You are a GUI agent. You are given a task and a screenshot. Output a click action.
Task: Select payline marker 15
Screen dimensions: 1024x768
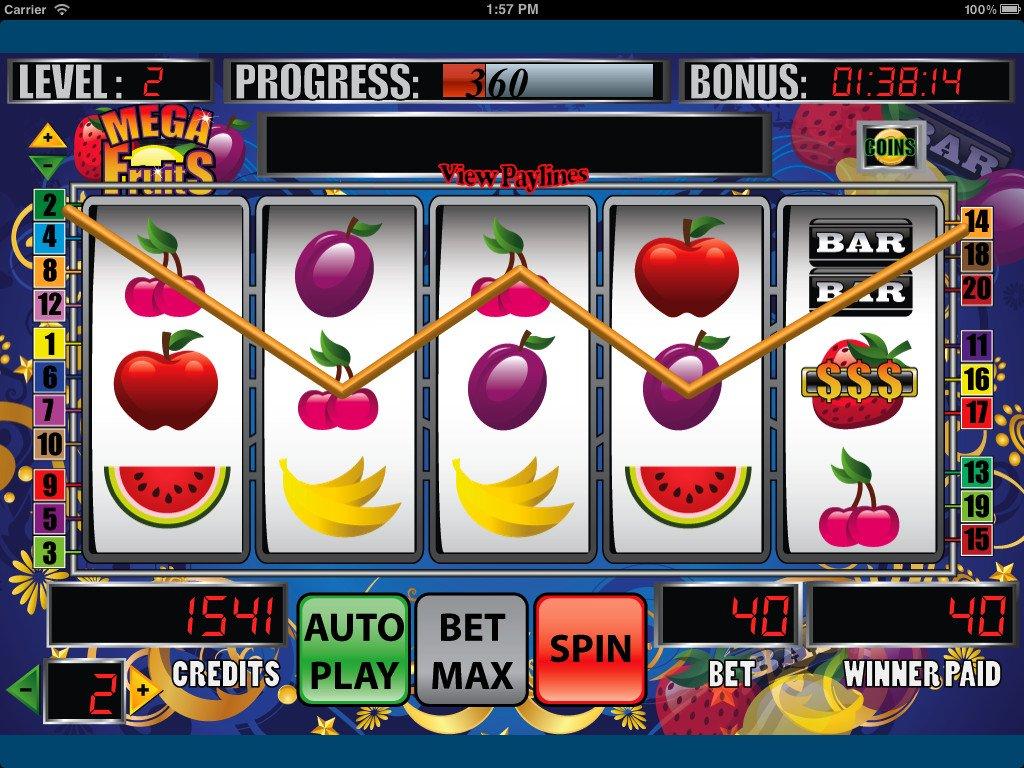pyautogui.click(x=976, y=540)
